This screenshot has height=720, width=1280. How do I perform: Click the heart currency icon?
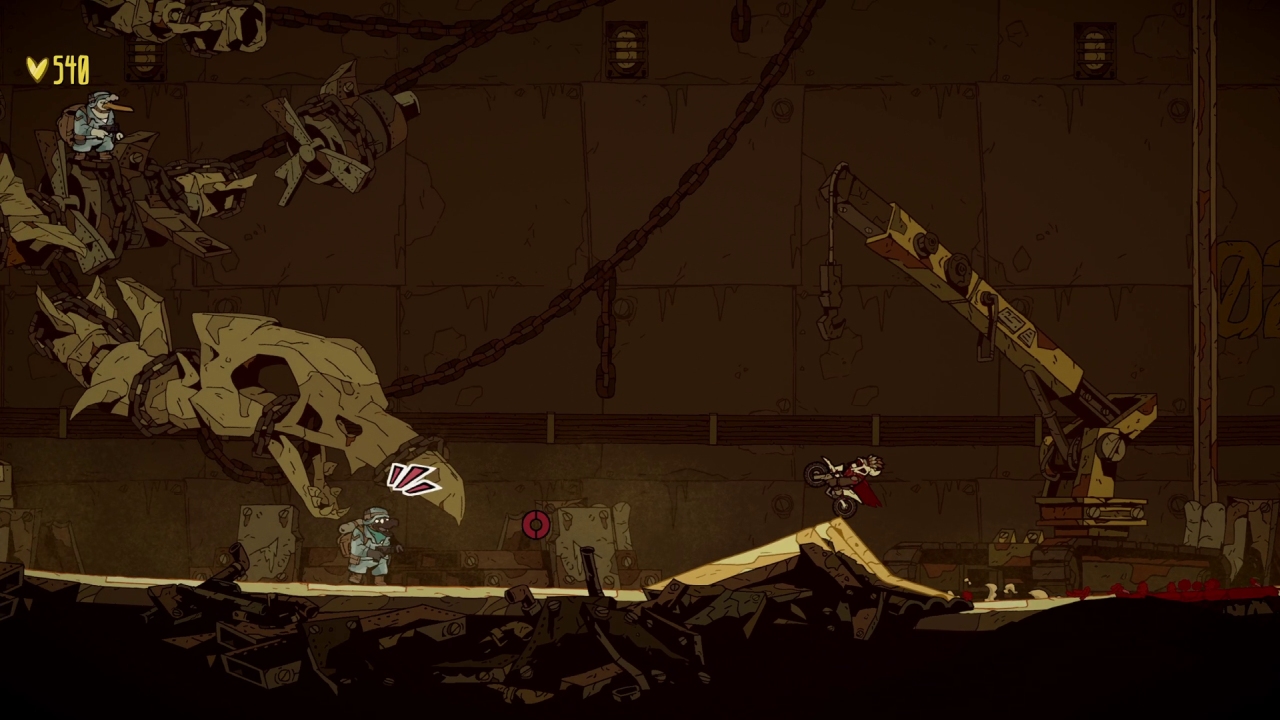click(x=37, y=68)
